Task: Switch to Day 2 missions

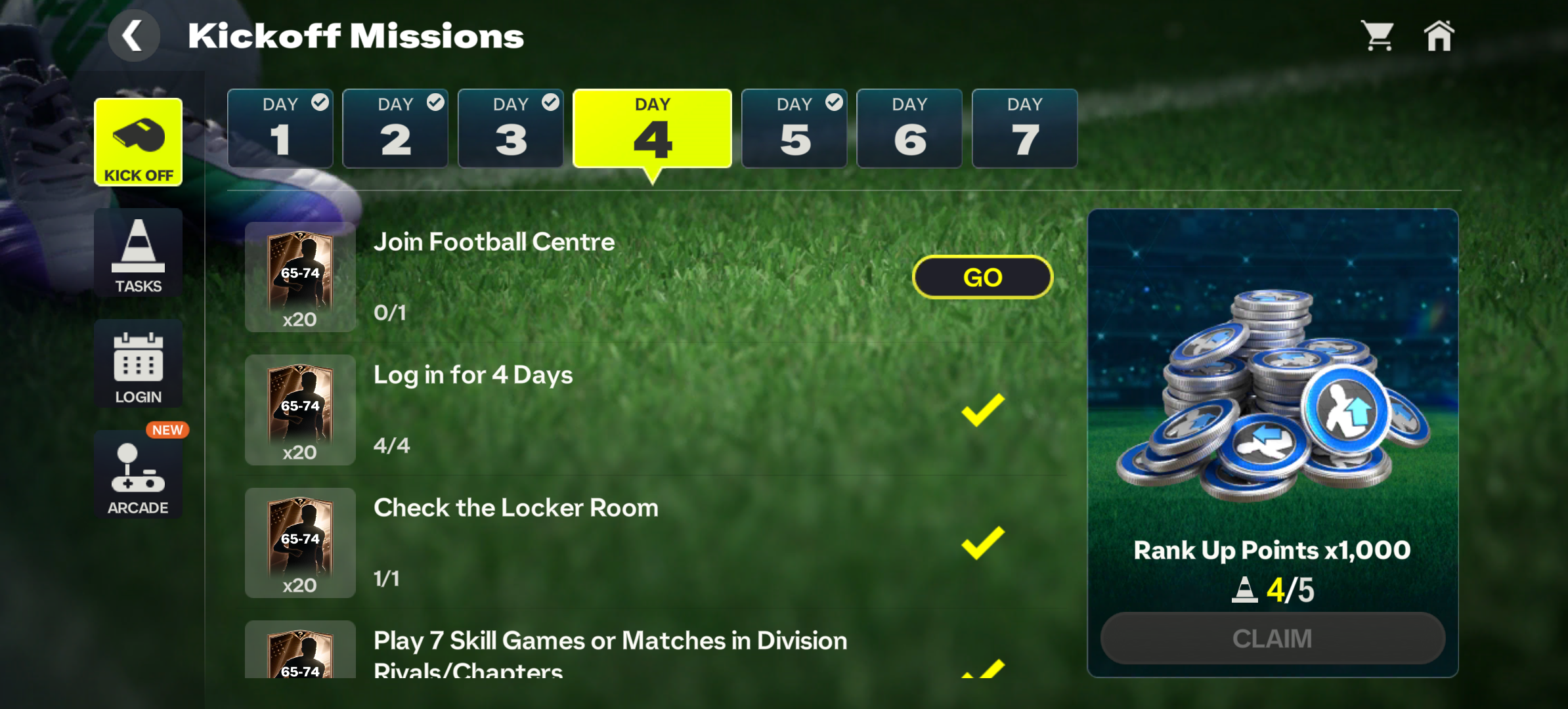Action: [395, 129]
